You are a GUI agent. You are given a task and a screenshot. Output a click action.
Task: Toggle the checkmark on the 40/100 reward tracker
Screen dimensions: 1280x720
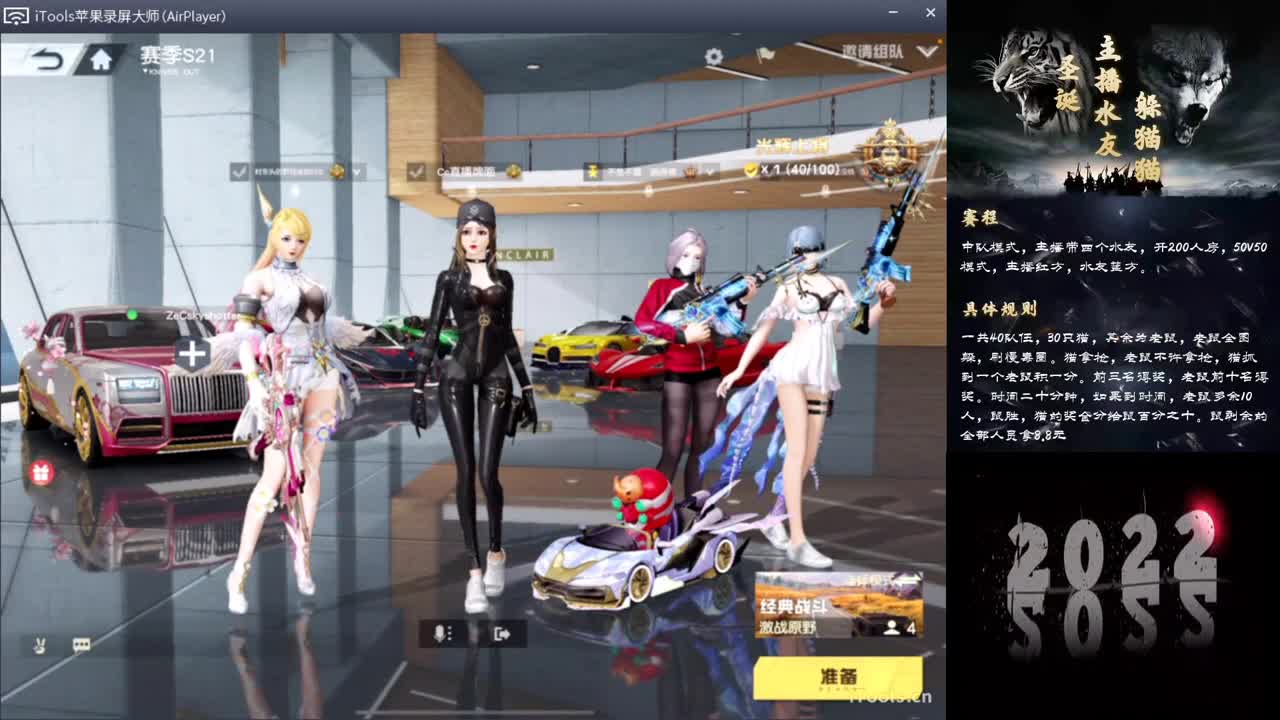[750, 170]
